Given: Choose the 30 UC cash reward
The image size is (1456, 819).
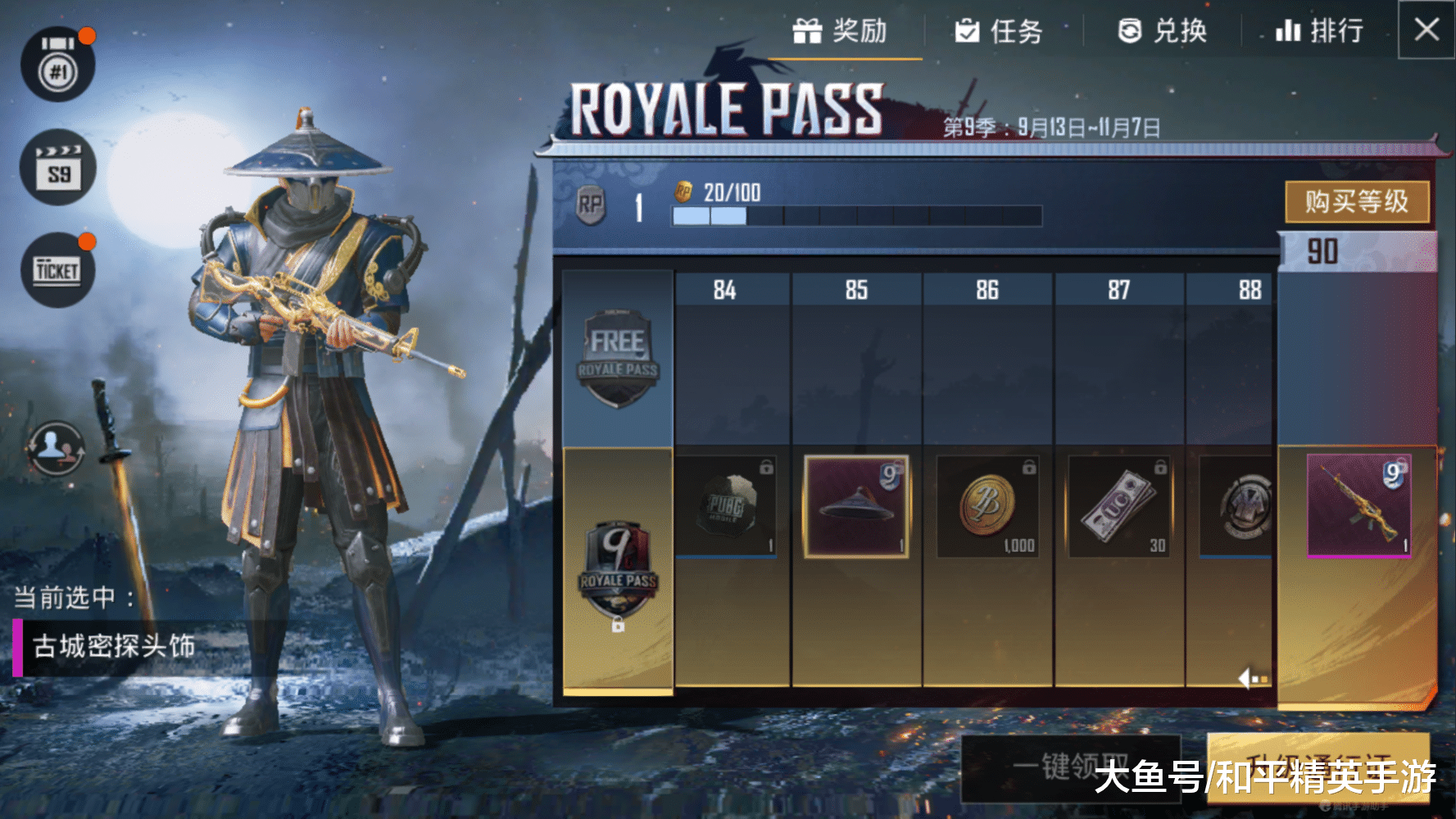Looking at the screenshot, I should coord(1119,506).
